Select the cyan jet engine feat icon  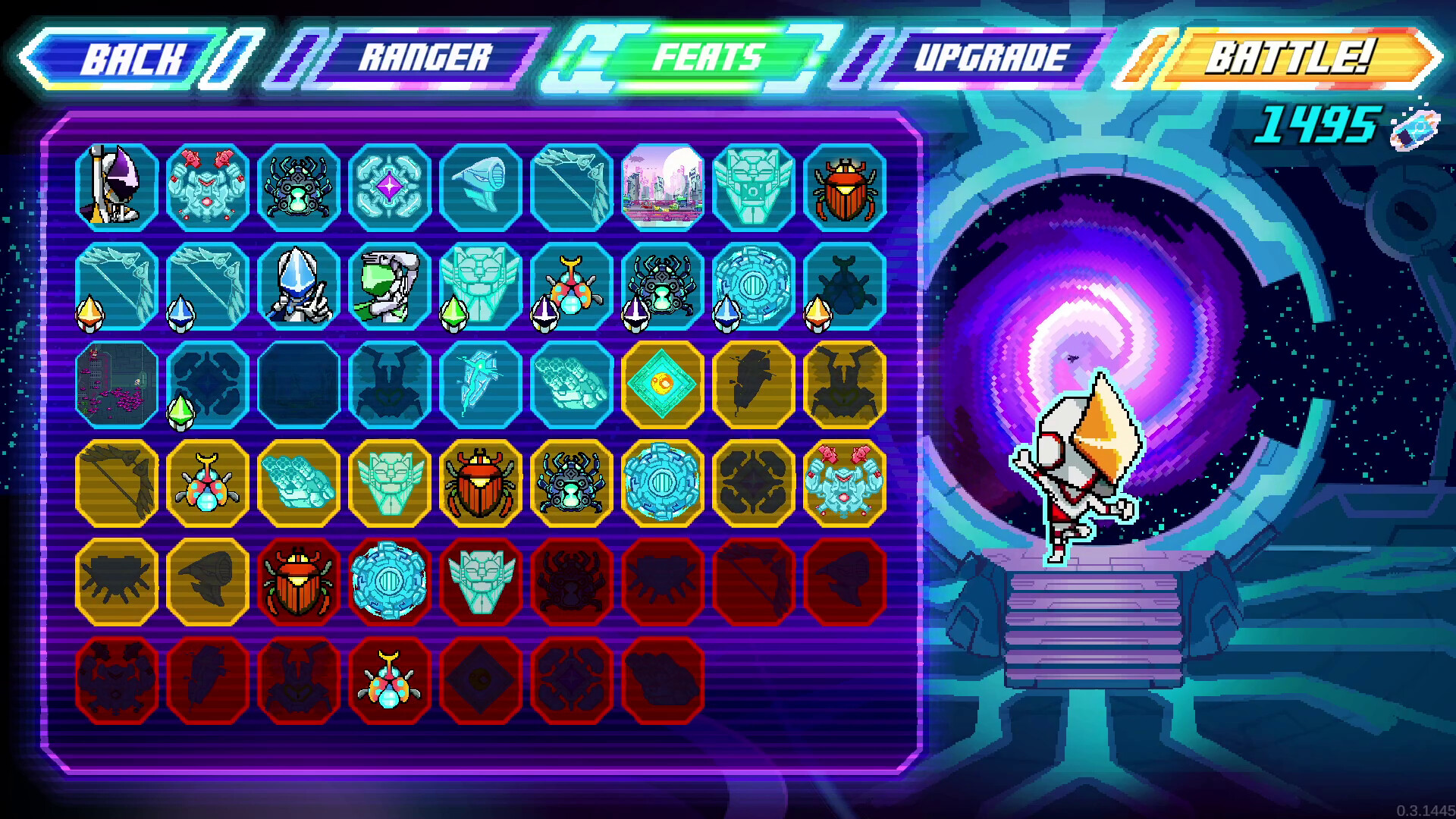point(482,186)
